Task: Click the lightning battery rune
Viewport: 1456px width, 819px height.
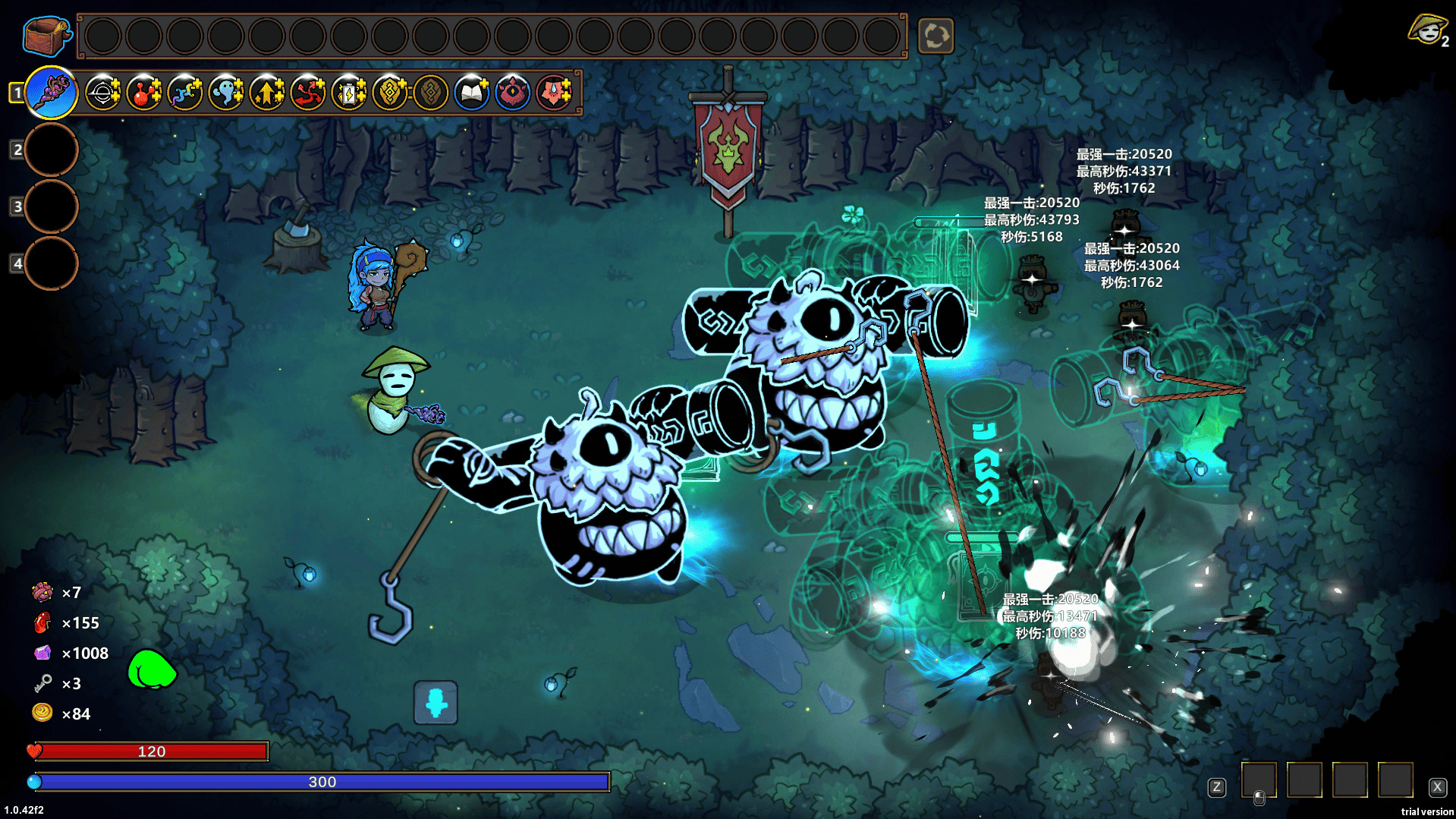Action: 349,93
